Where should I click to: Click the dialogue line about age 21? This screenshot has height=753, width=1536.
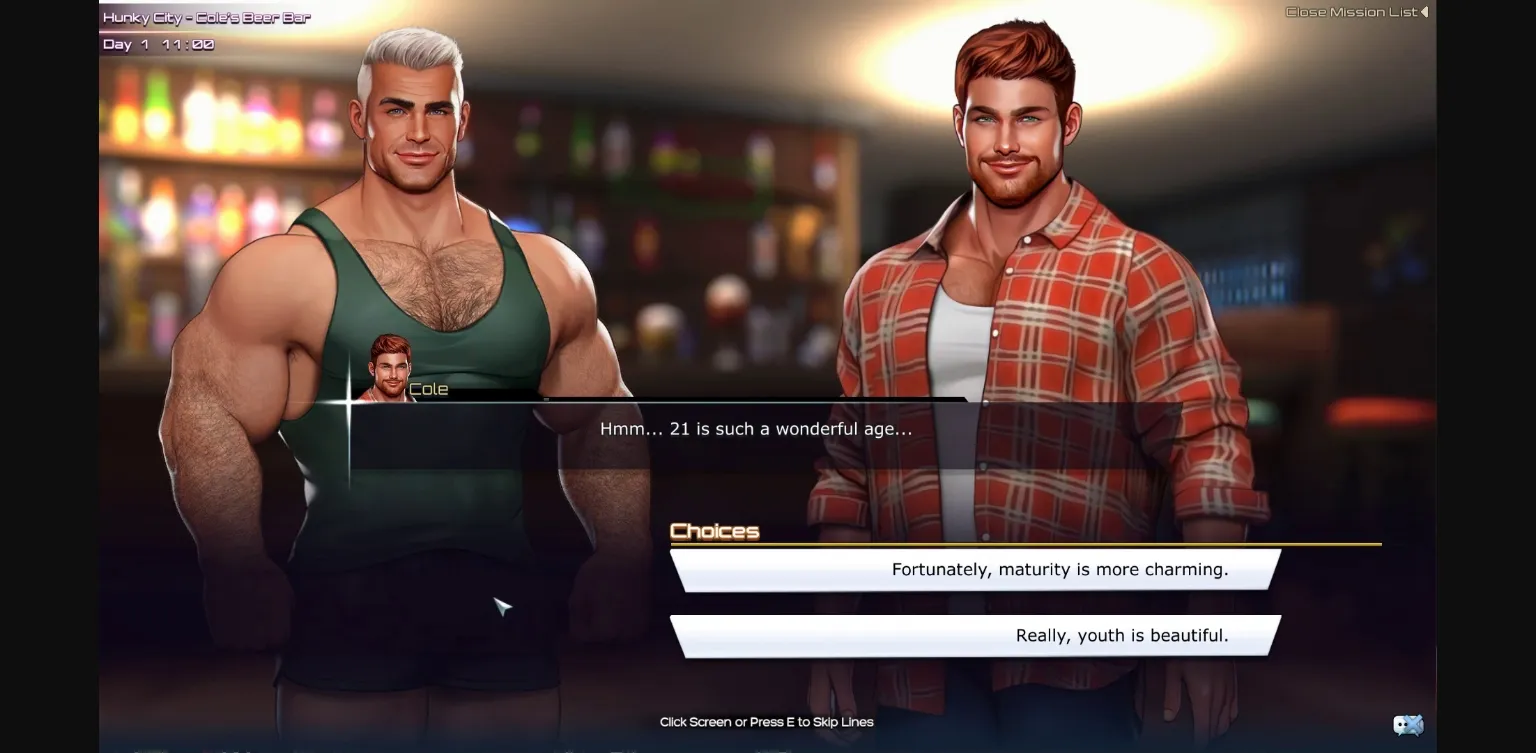pos(757,428)
